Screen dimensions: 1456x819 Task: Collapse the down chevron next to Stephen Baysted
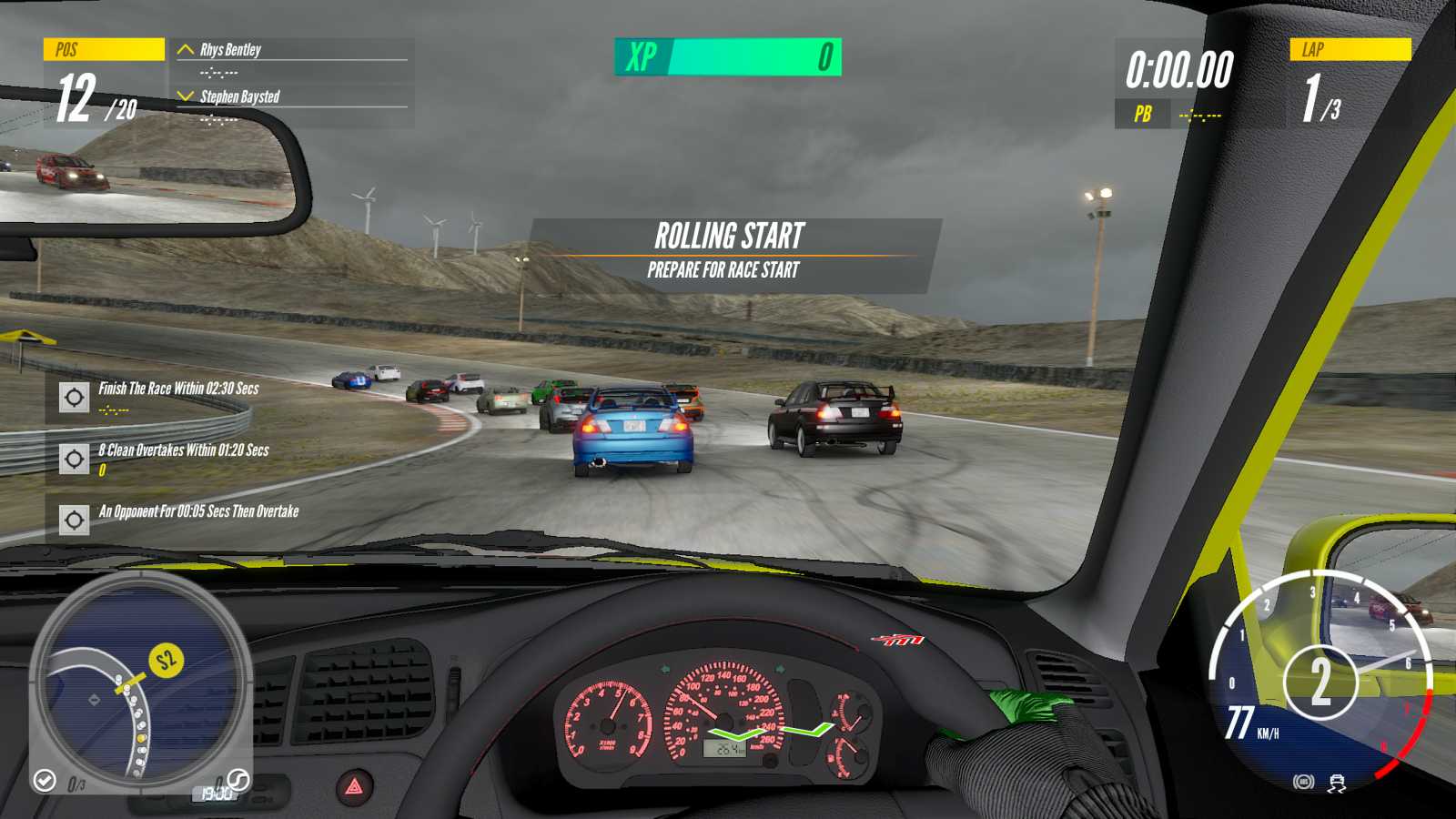186,95
